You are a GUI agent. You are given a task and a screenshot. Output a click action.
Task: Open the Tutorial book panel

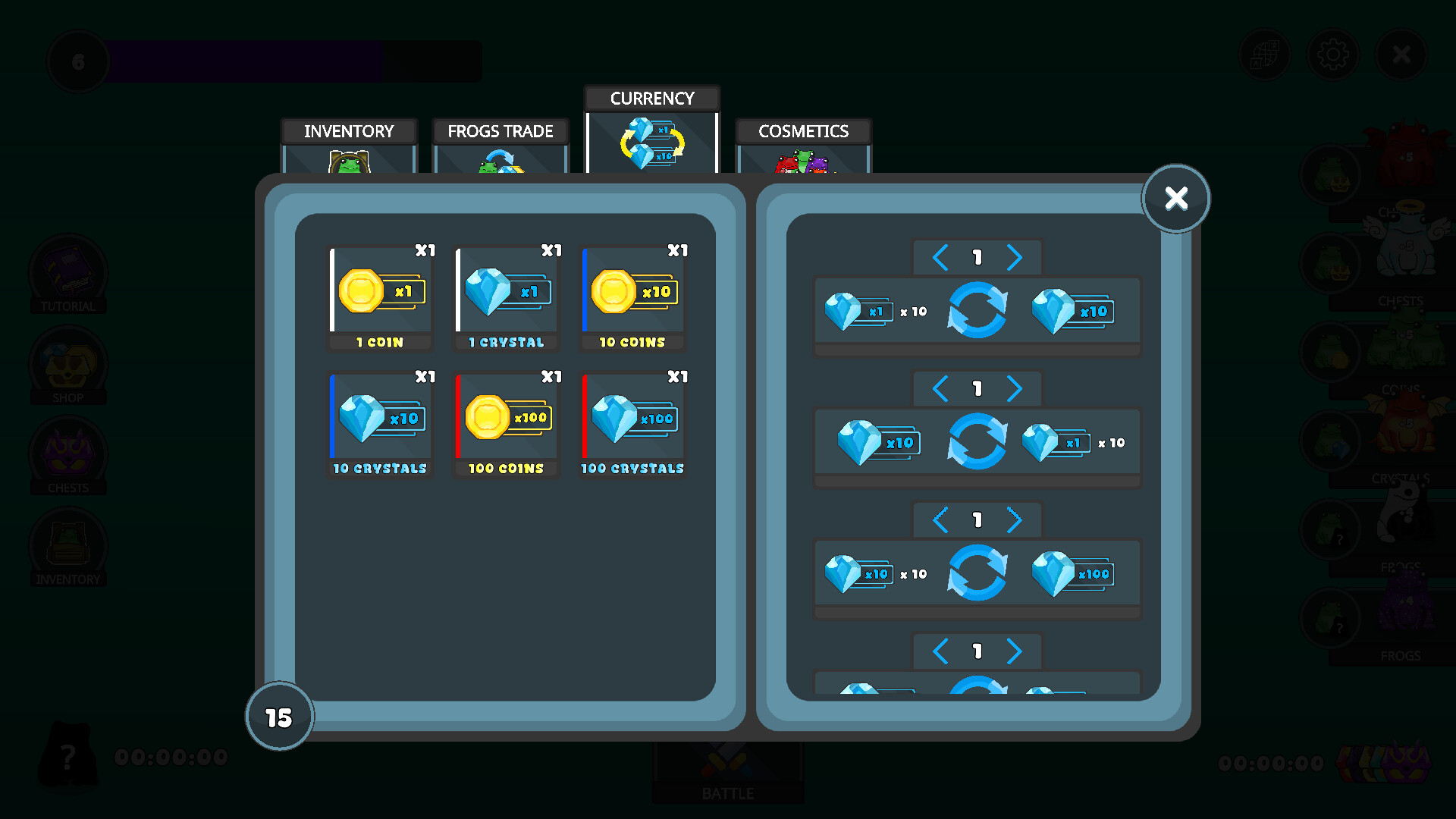[x=68, y=273]
